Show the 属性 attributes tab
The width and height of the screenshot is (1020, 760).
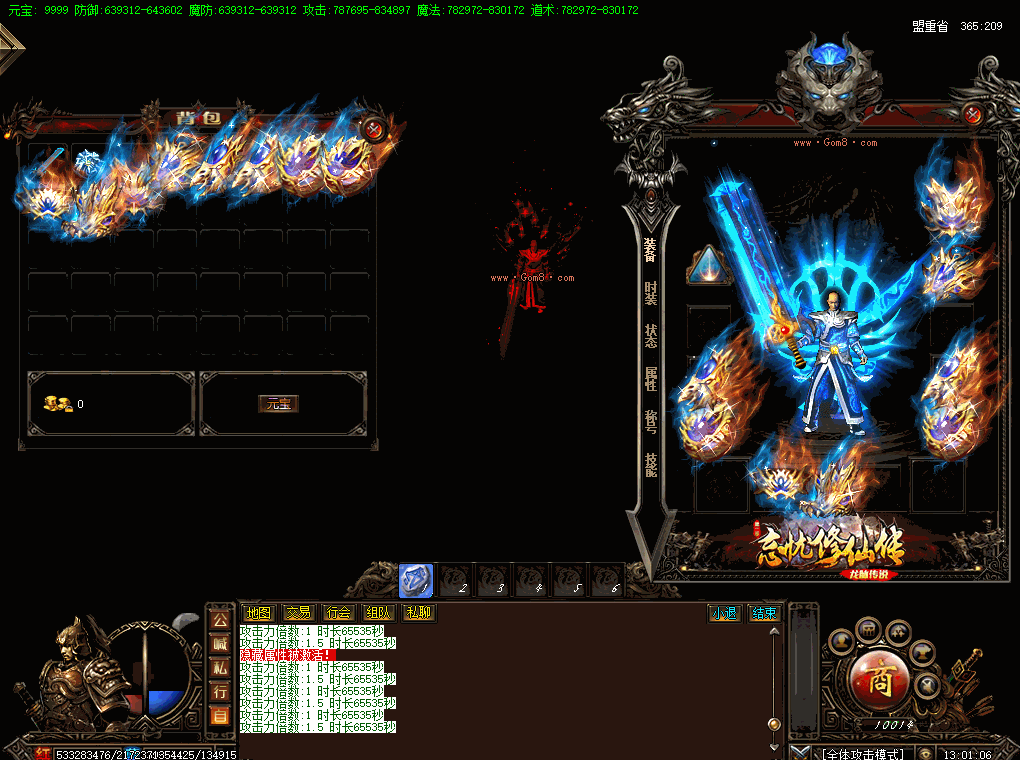pos(651,378)
